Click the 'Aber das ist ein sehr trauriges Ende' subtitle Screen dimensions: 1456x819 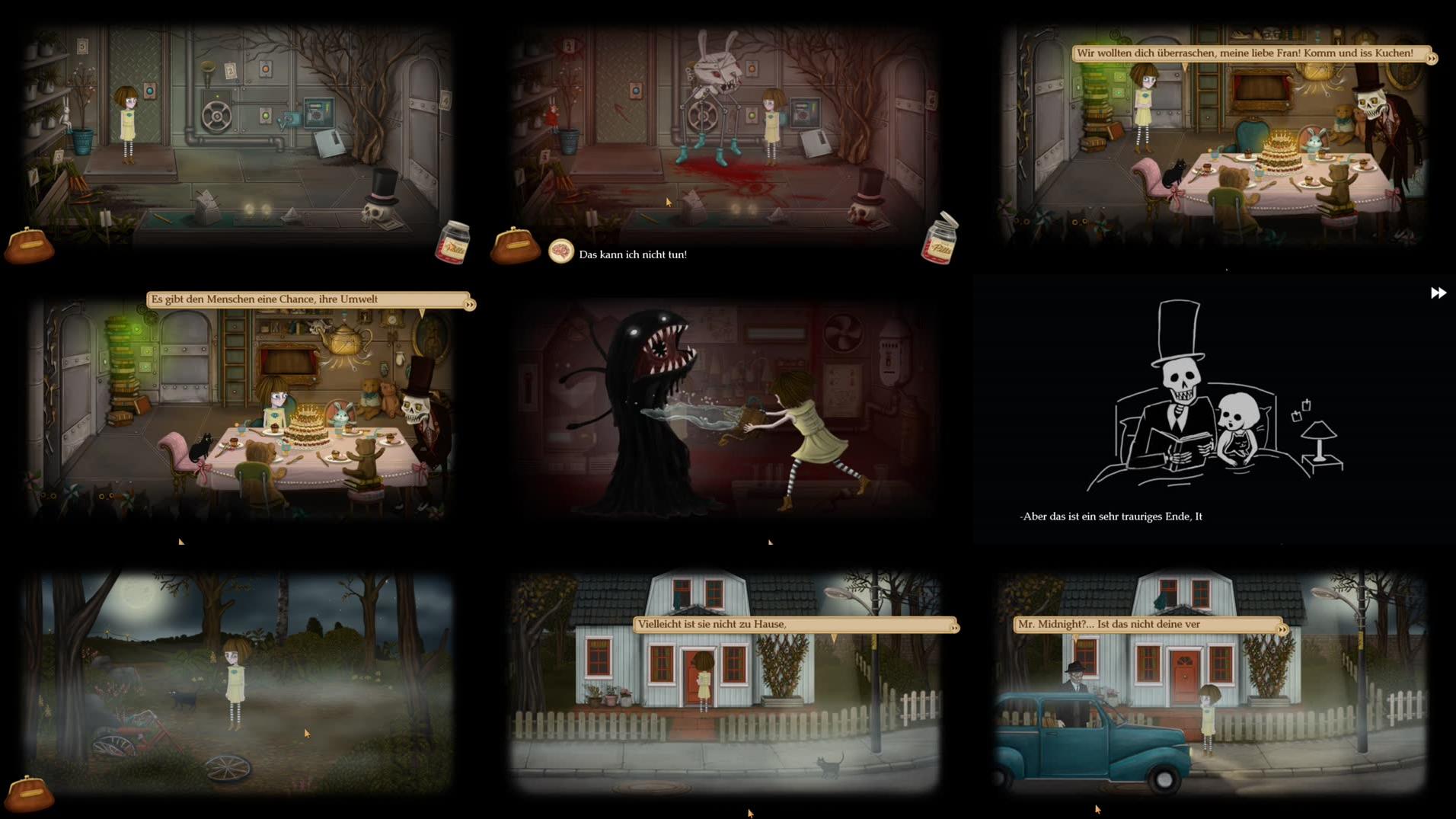1111,516
